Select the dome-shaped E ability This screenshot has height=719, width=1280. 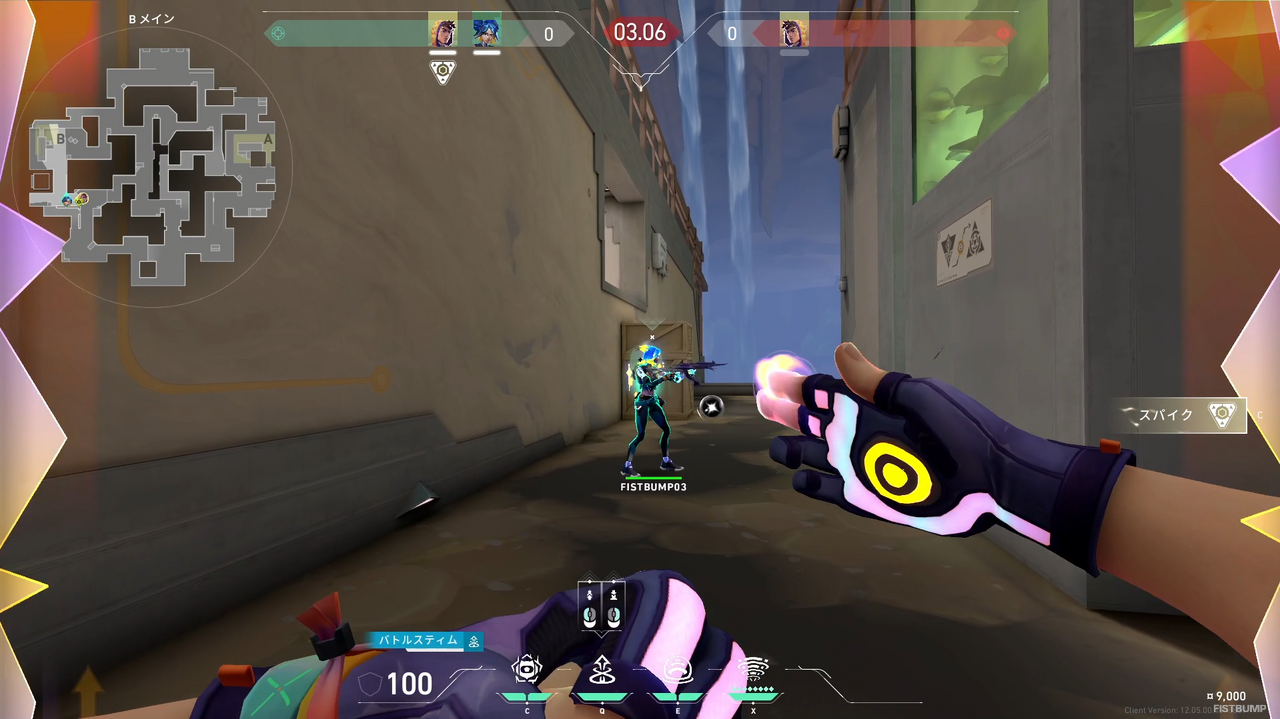(677, 669)
